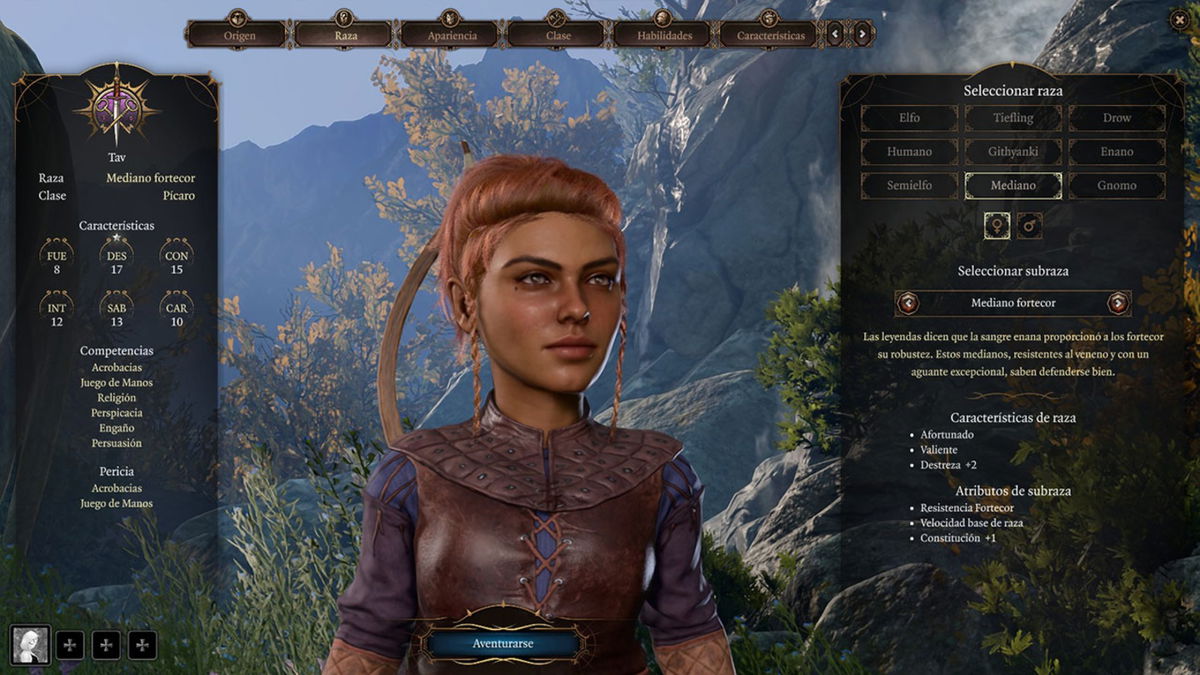
Task: Click the left arrow beside the tabs
Action: [836, 35]
